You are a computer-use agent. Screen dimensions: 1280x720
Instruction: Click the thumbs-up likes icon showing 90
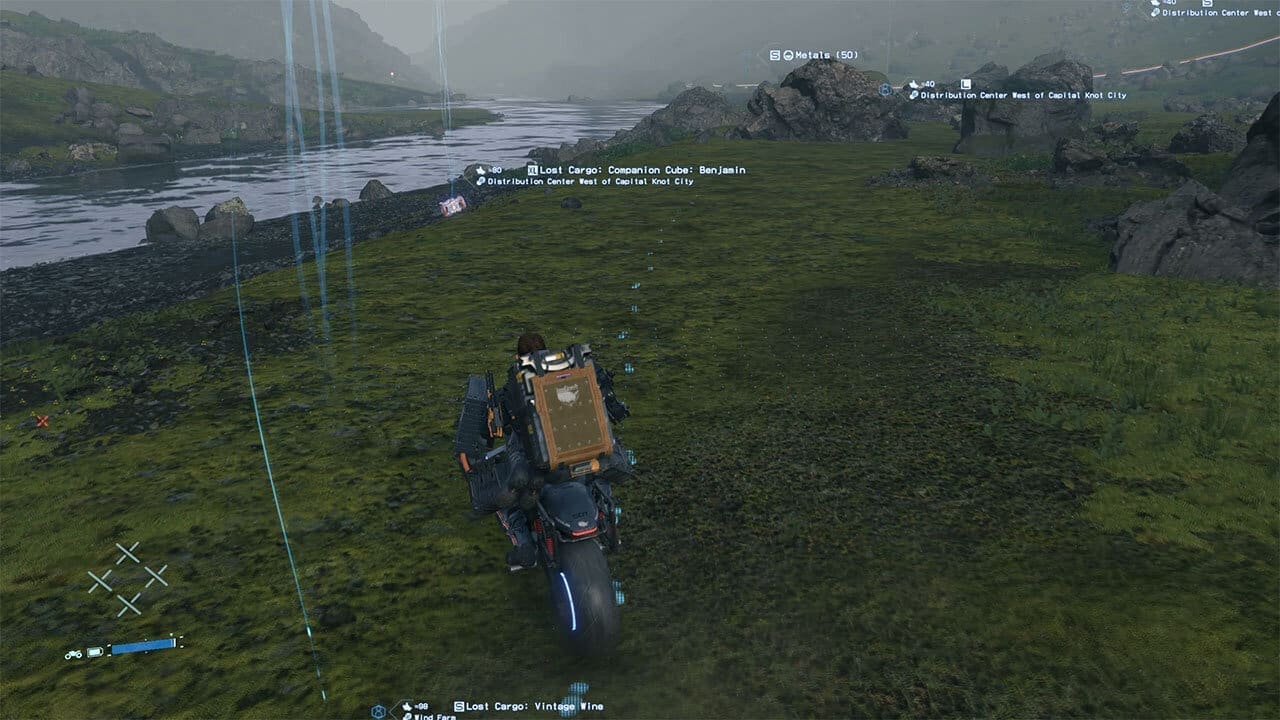pyautogui.click(x=480, y=169)
